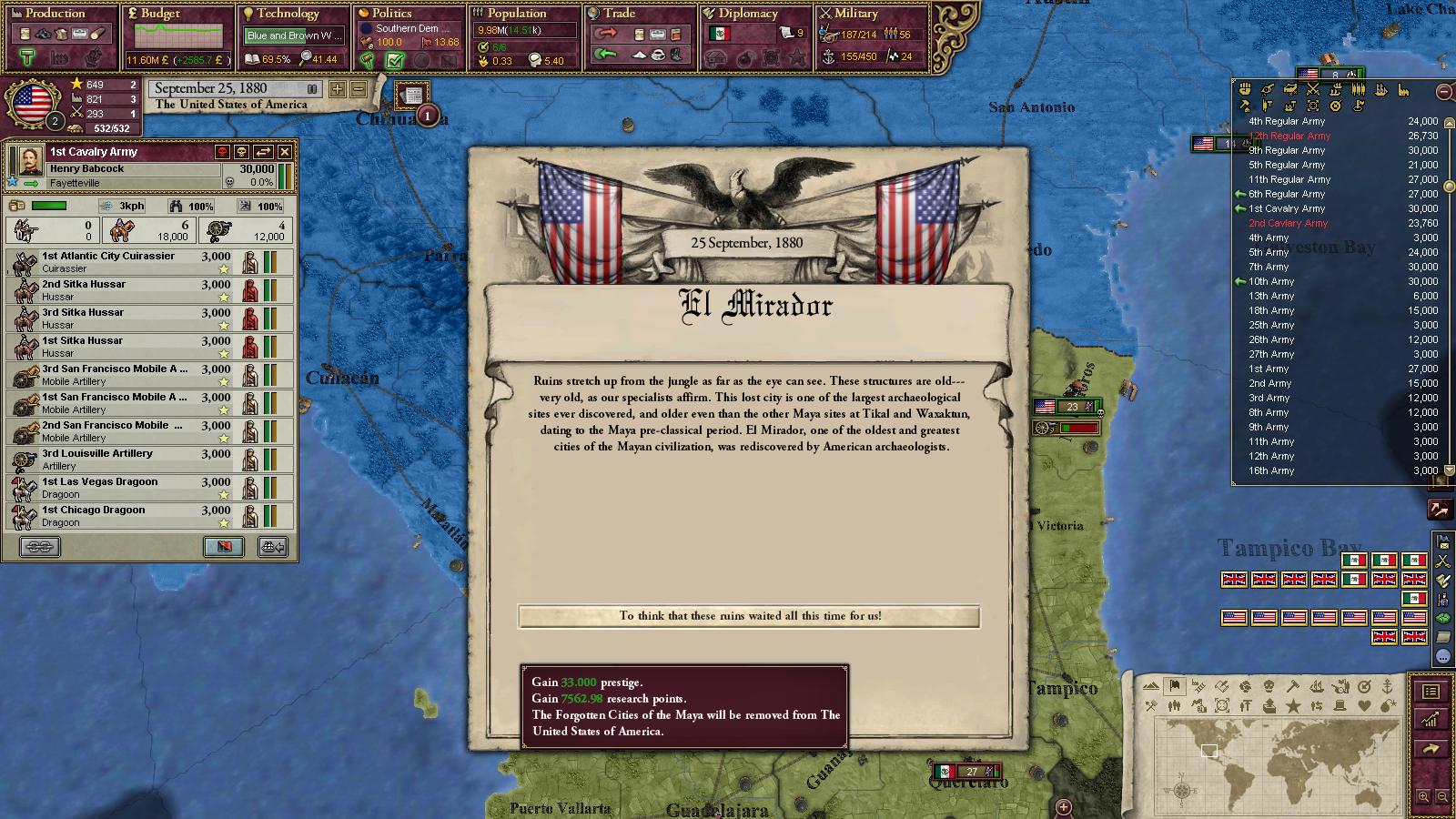The image size is (1456, 819).
Task: Open the Budget tab
Action: point(161,14)
